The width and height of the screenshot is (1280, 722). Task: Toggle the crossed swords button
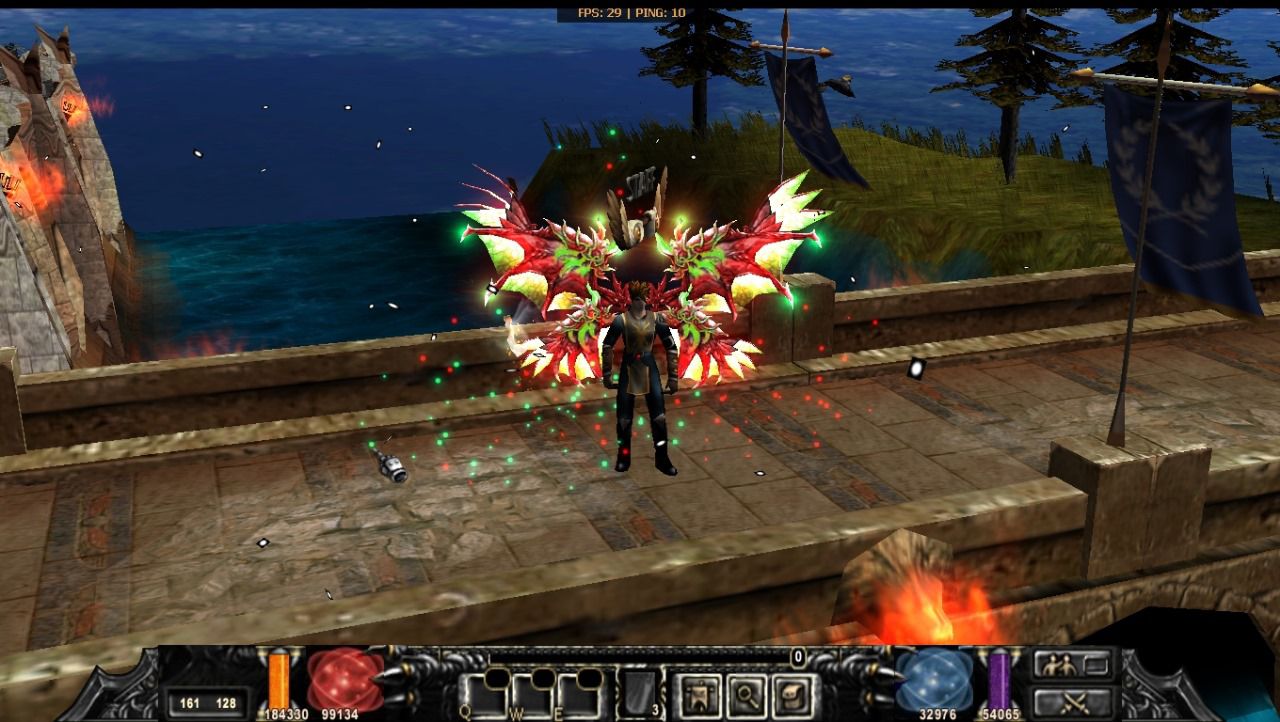pyautogui.click(x=1073, y=702)
